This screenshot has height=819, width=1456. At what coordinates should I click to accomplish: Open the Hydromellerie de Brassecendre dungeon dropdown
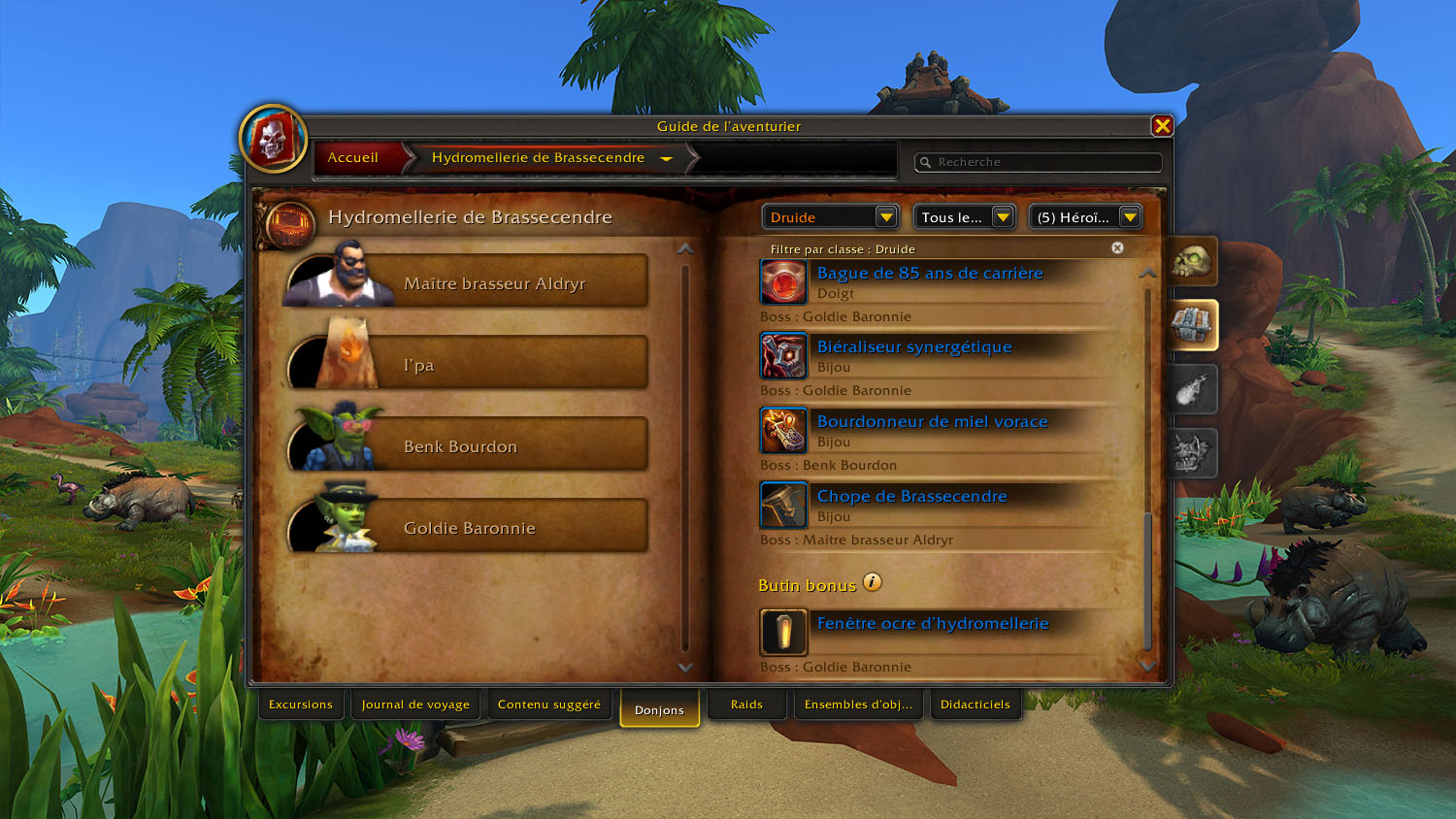coord(666,158)
